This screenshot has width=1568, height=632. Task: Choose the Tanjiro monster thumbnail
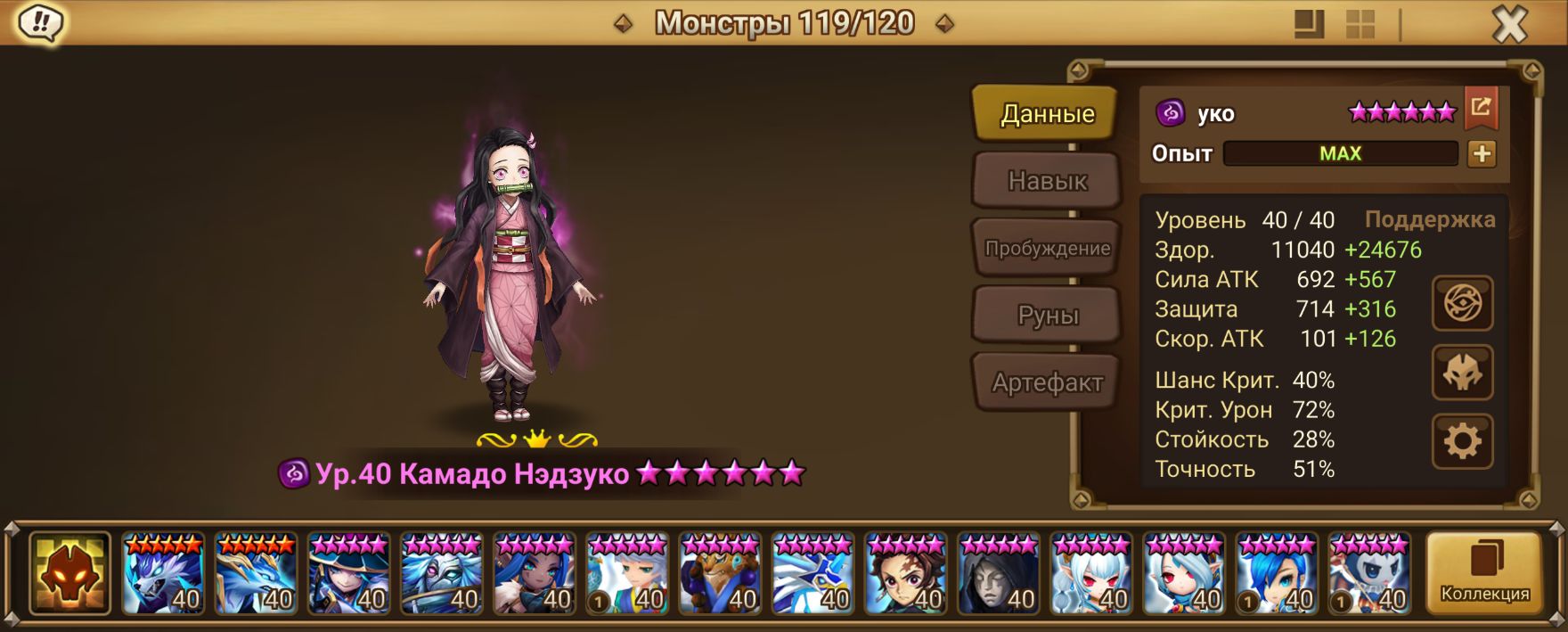(905, 573)
